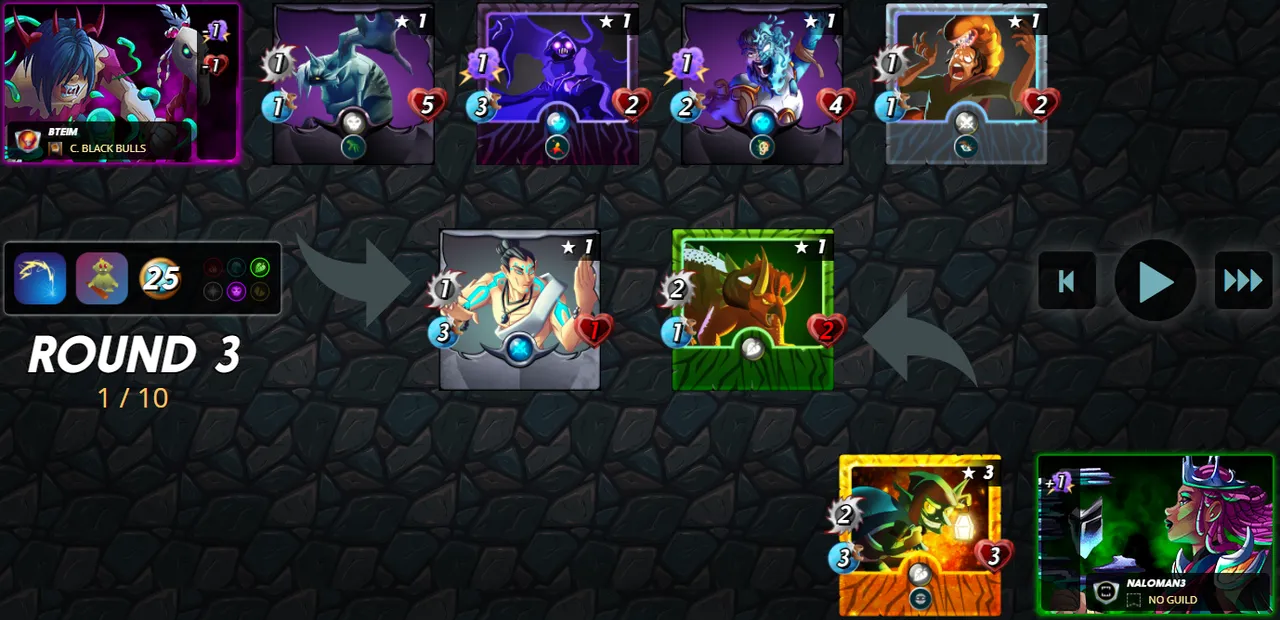1280x620 pixels.
Task: Select BTEIM's summoner card
Action: [121, 82]
